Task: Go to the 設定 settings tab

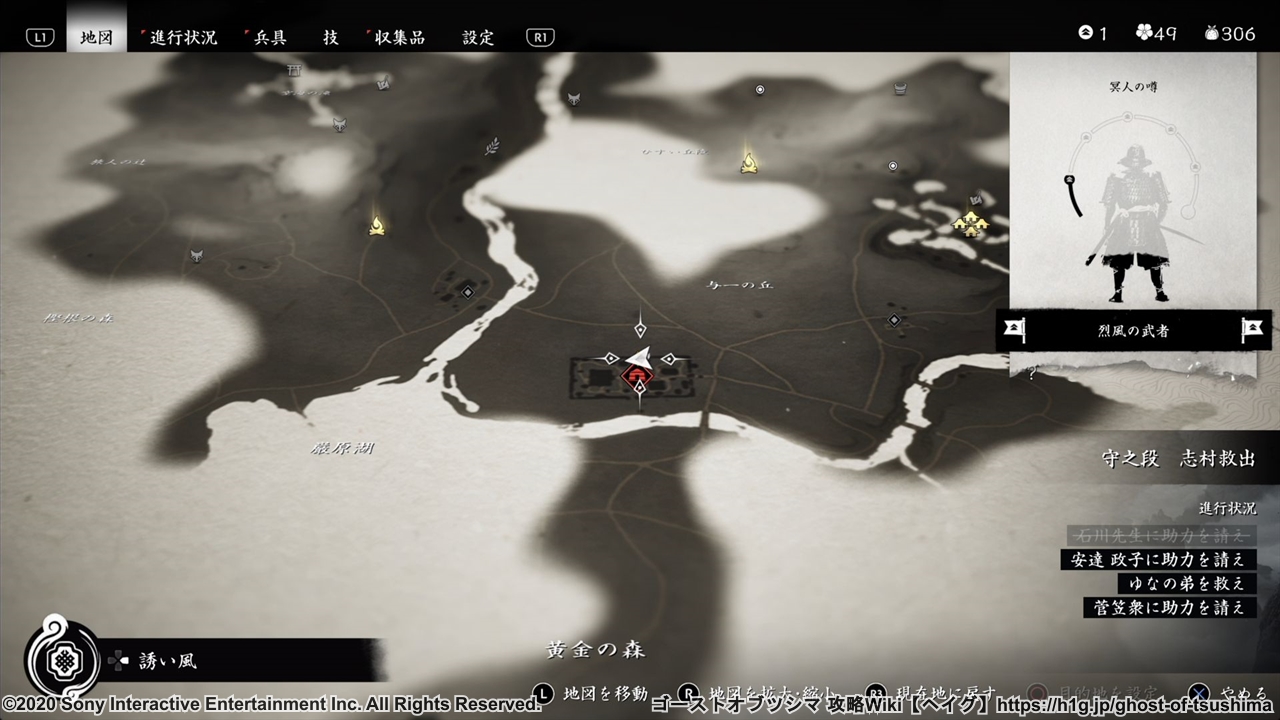Action: tap(478, 37)
